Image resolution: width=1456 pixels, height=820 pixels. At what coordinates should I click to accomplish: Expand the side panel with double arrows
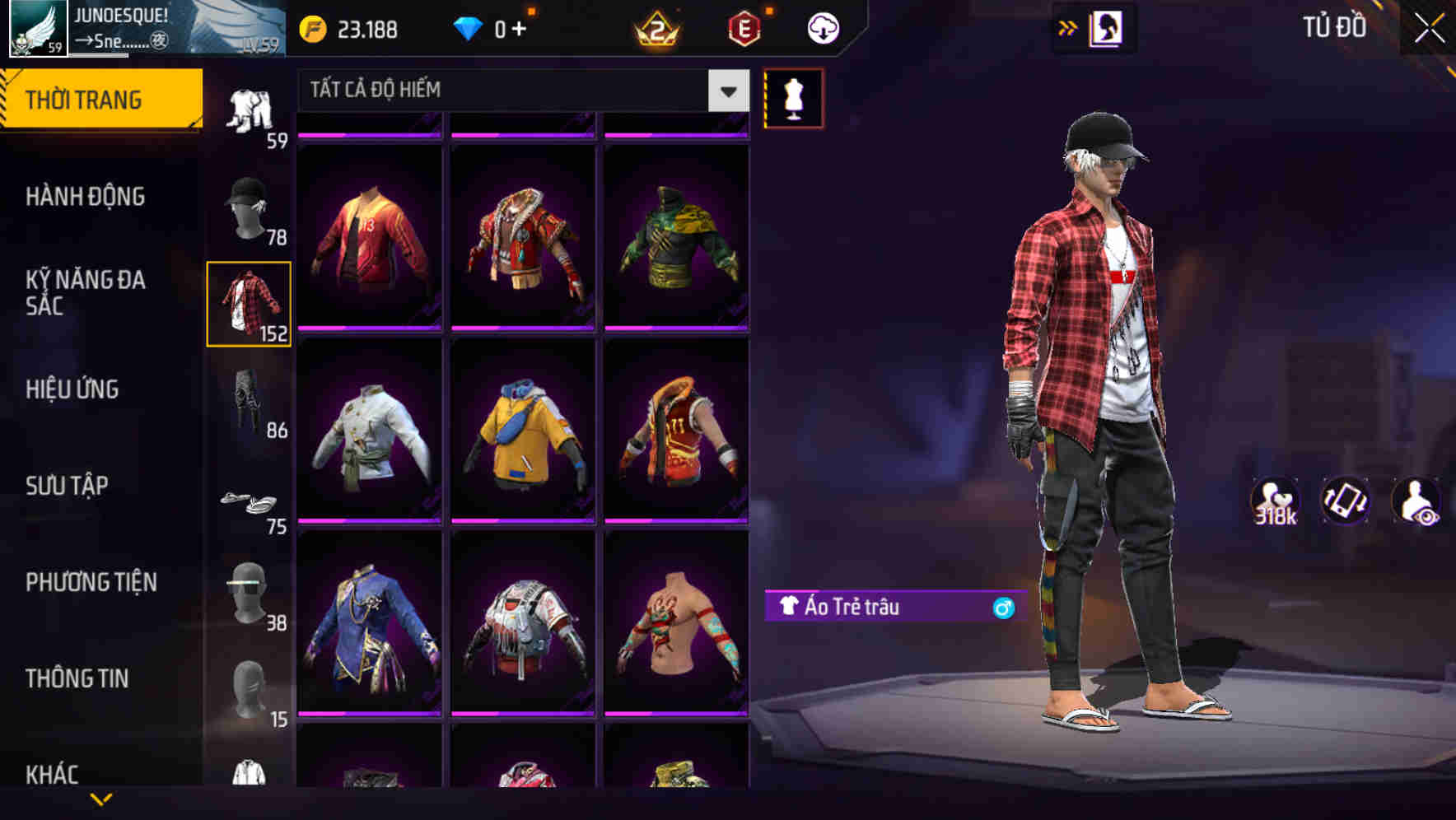coord(1069,27)
